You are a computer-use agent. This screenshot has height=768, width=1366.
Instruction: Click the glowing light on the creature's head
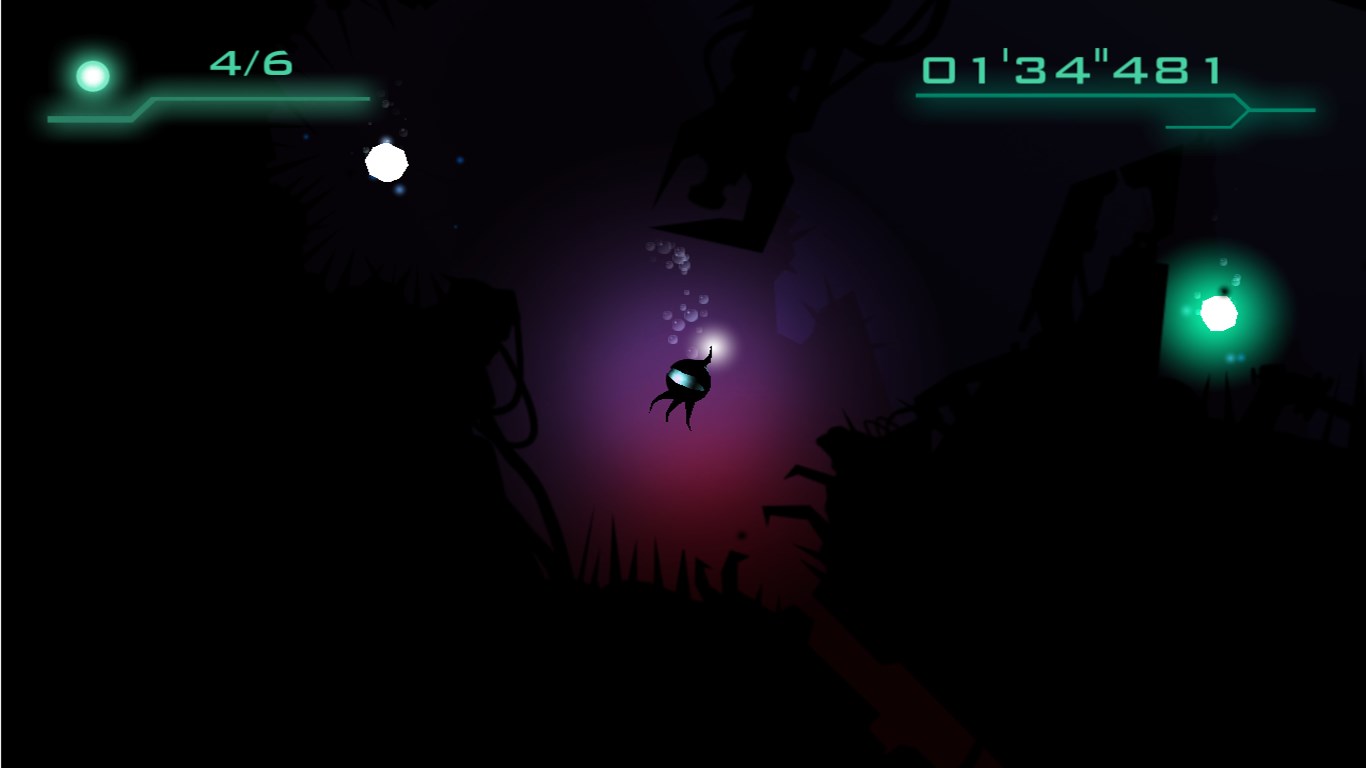click(718, 346)
